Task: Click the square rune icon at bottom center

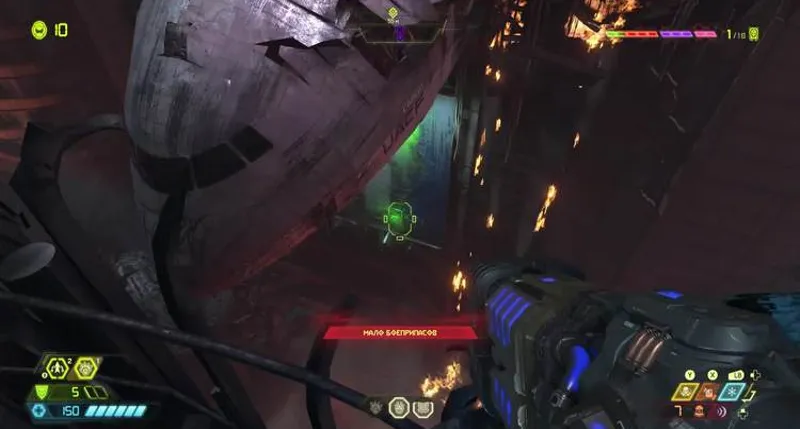Action: click(421, 408)
